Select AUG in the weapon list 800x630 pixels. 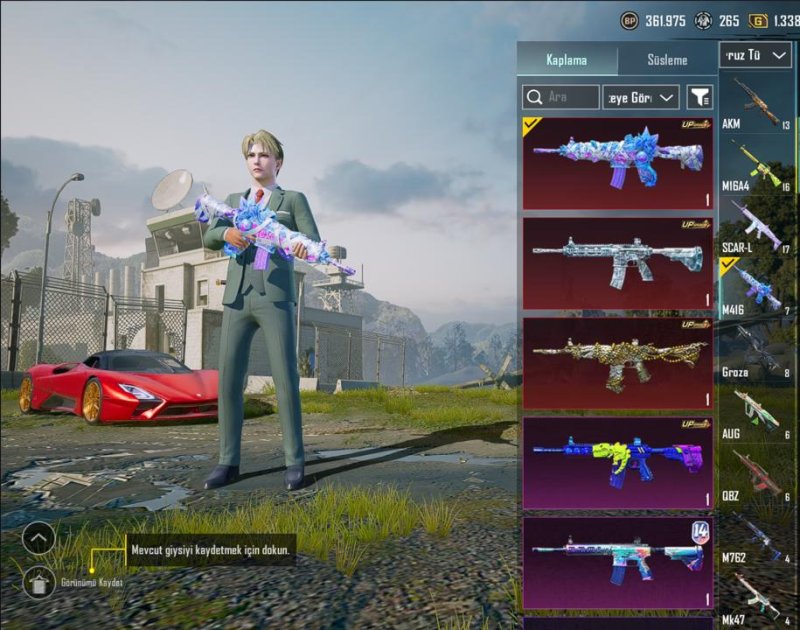click(757, 413)
